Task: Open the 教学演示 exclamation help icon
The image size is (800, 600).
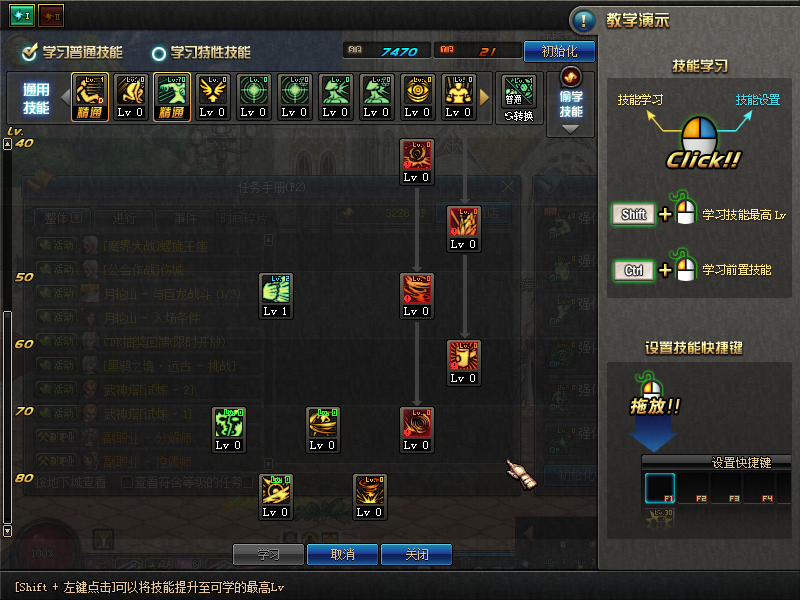Action: point(583,20)
